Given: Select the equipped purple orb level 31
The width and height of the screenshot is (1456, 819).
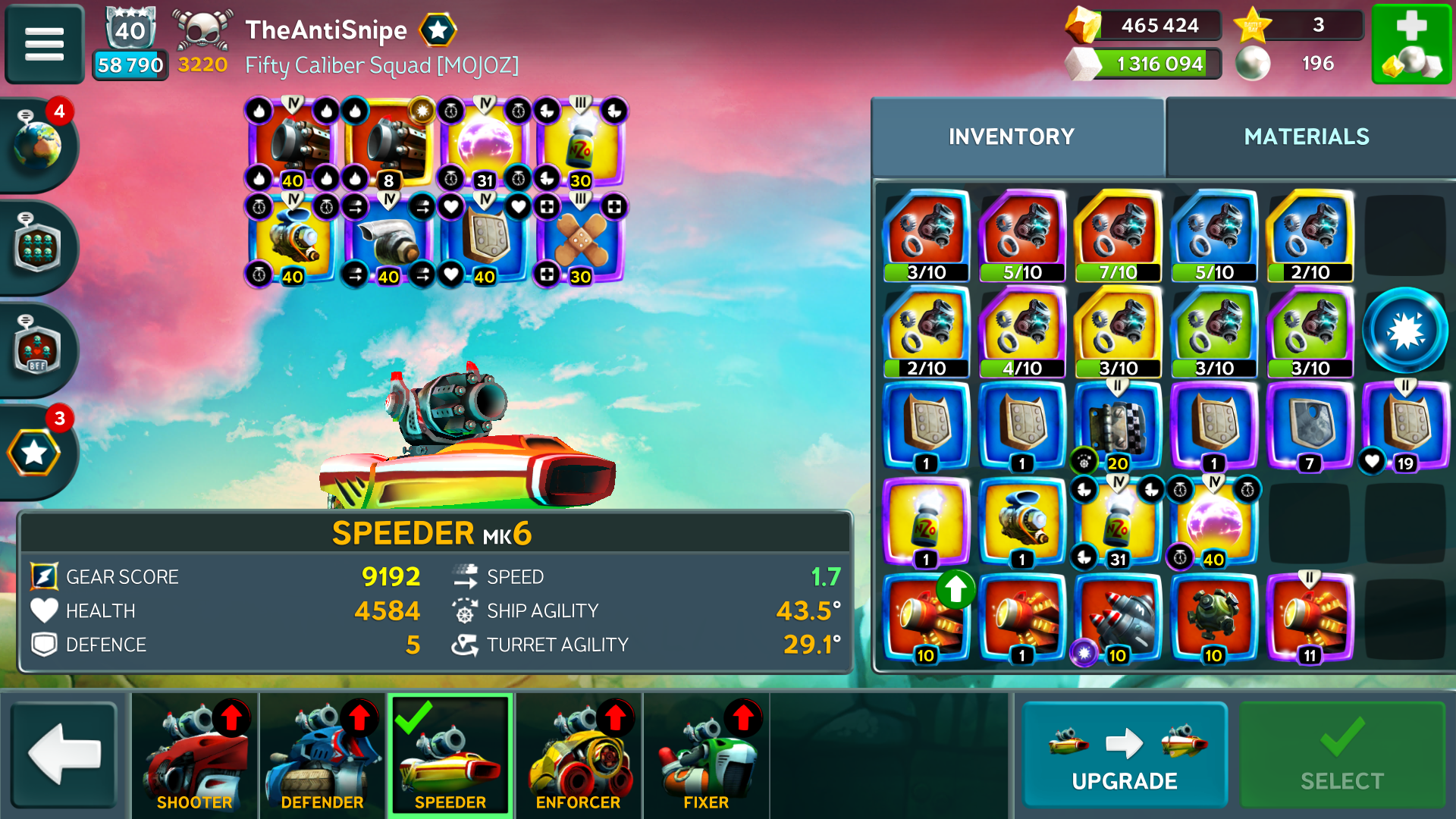Looking at the screenshot, I should (484, 144).
